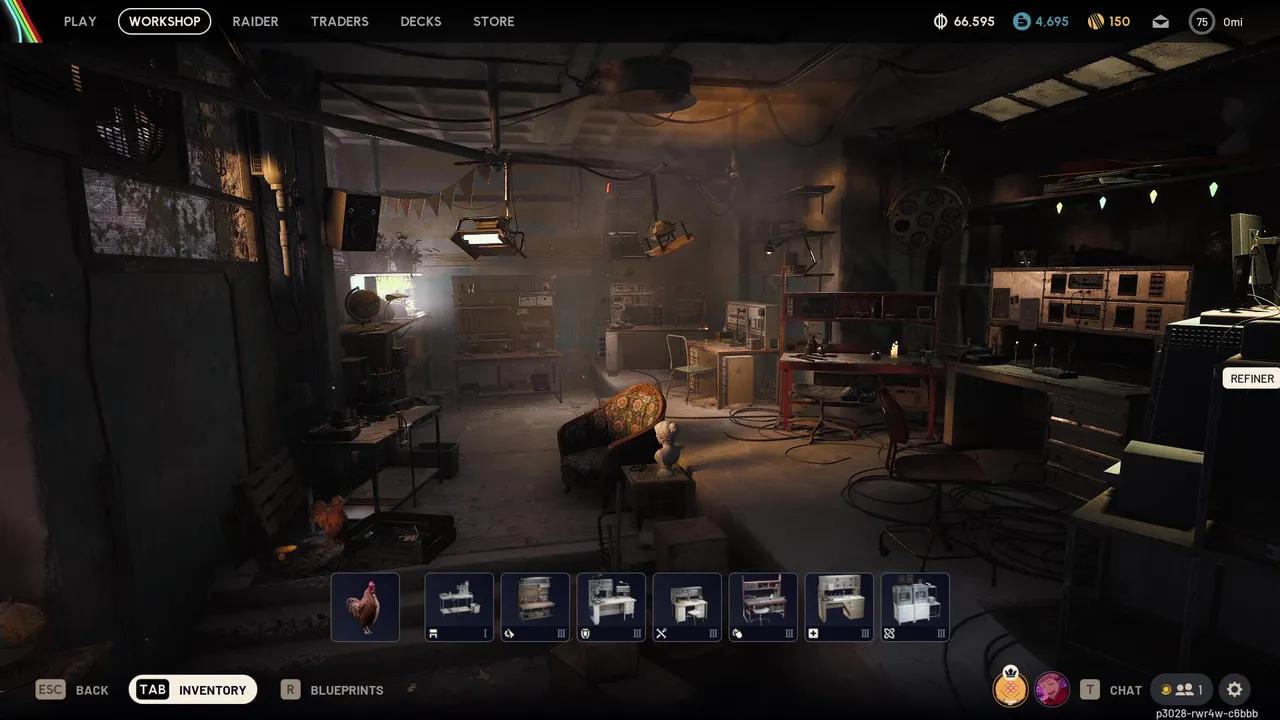
Task: Open the mail envelope icon
Action: click(x=1160, y=21)
